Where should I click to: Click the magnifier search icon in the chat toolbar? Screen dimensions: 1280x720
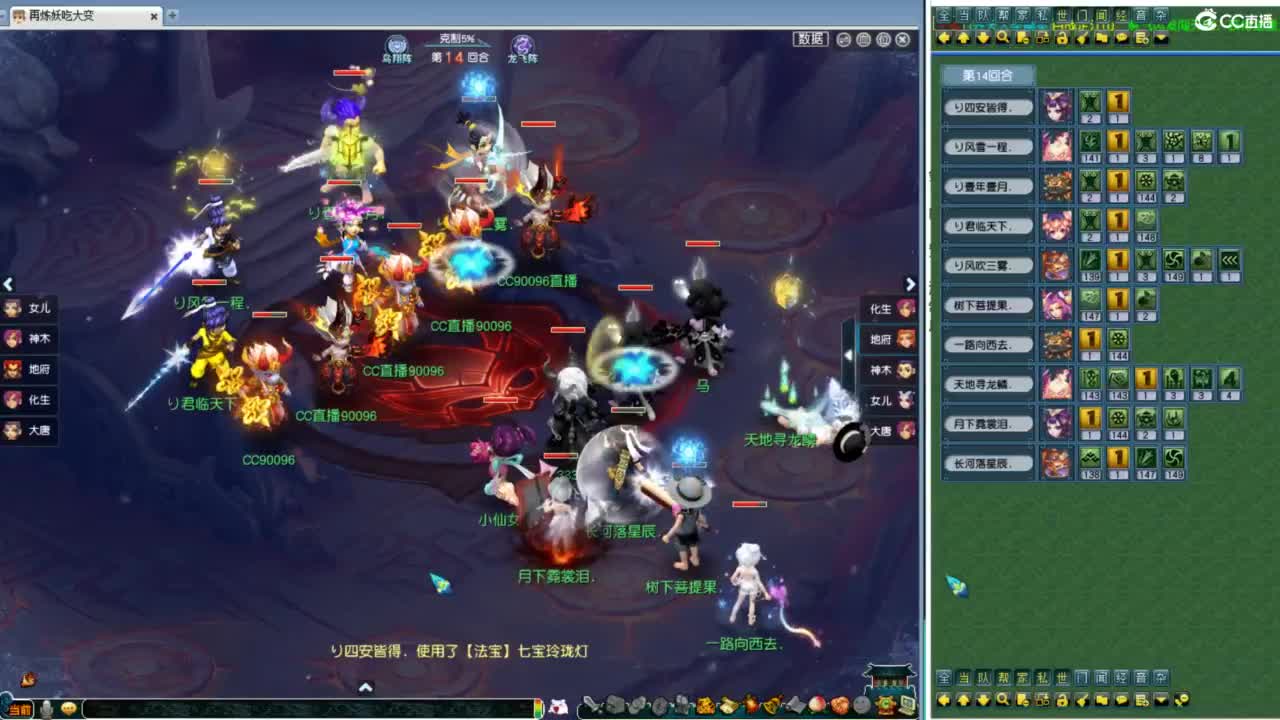click(x=1001, y=37)
